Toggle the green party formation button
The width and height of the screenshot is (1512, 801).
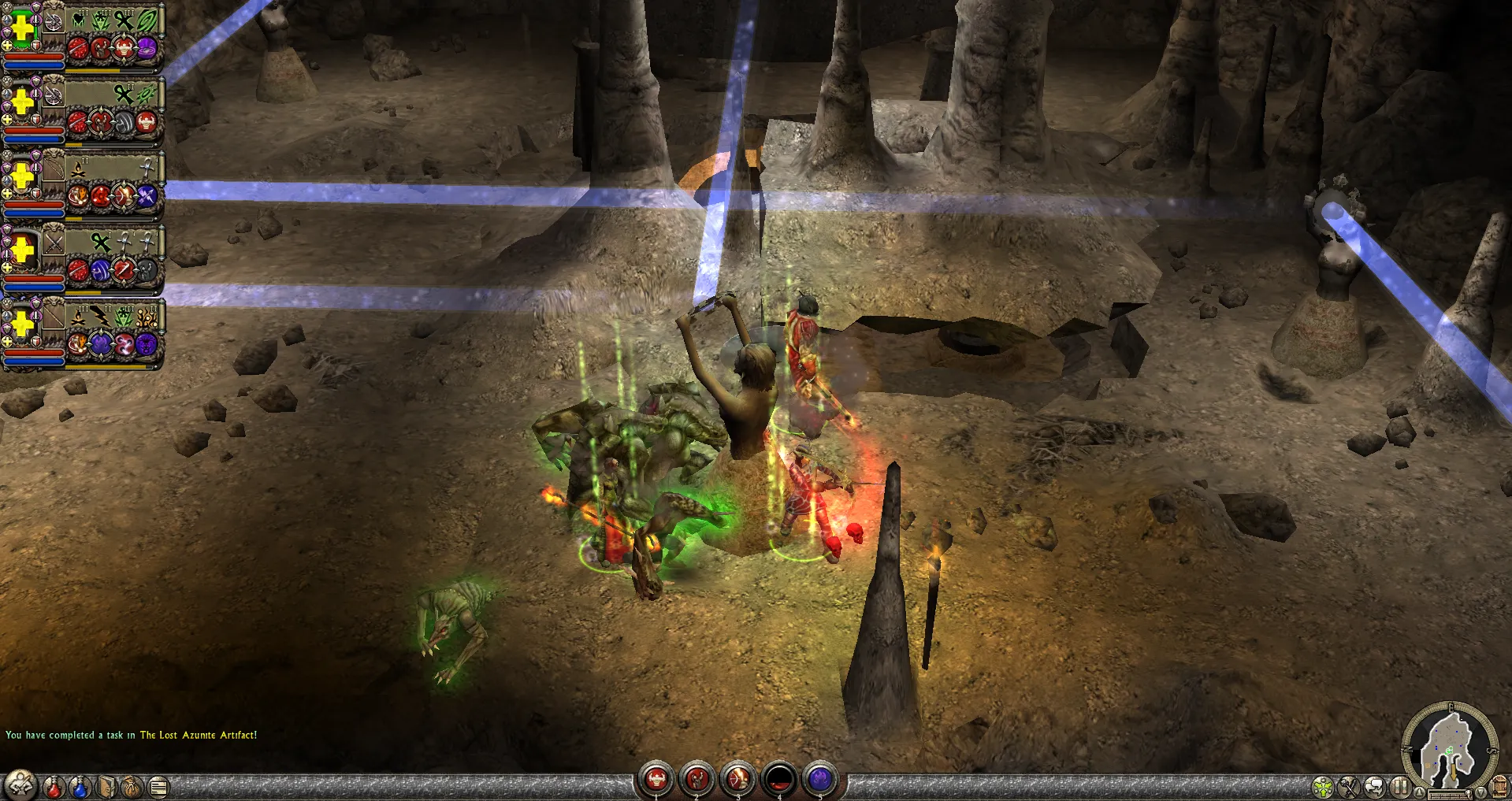tap(1323, 786)
